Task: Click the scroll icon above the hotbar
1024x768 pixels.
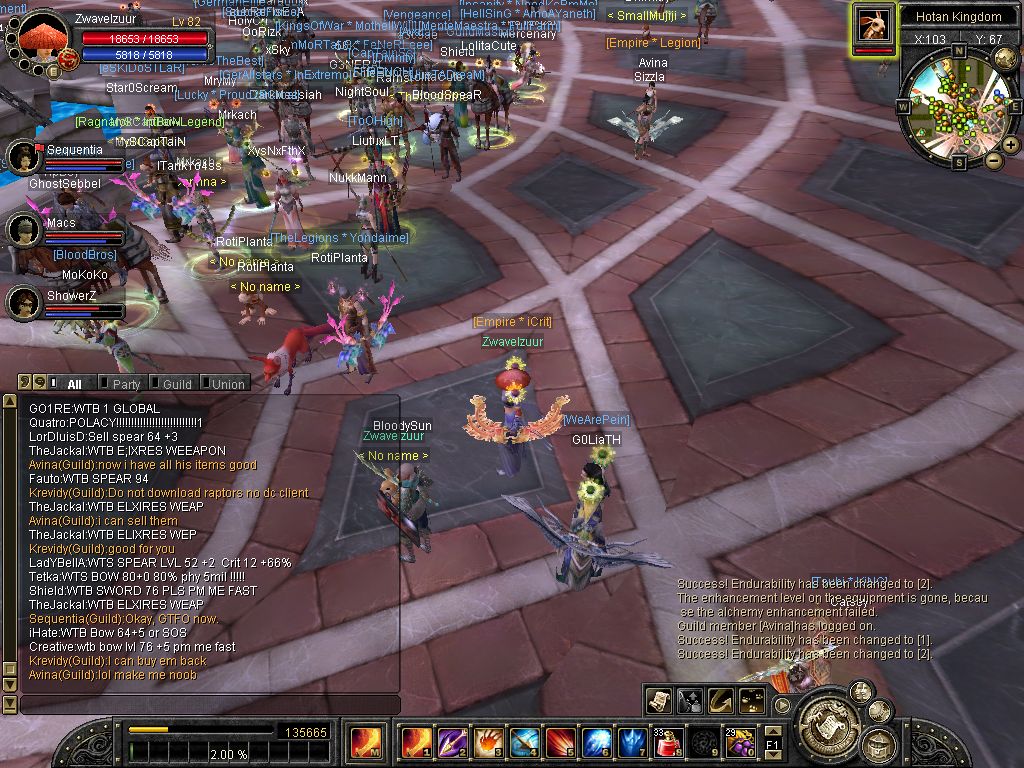Action: pos(659,700)
